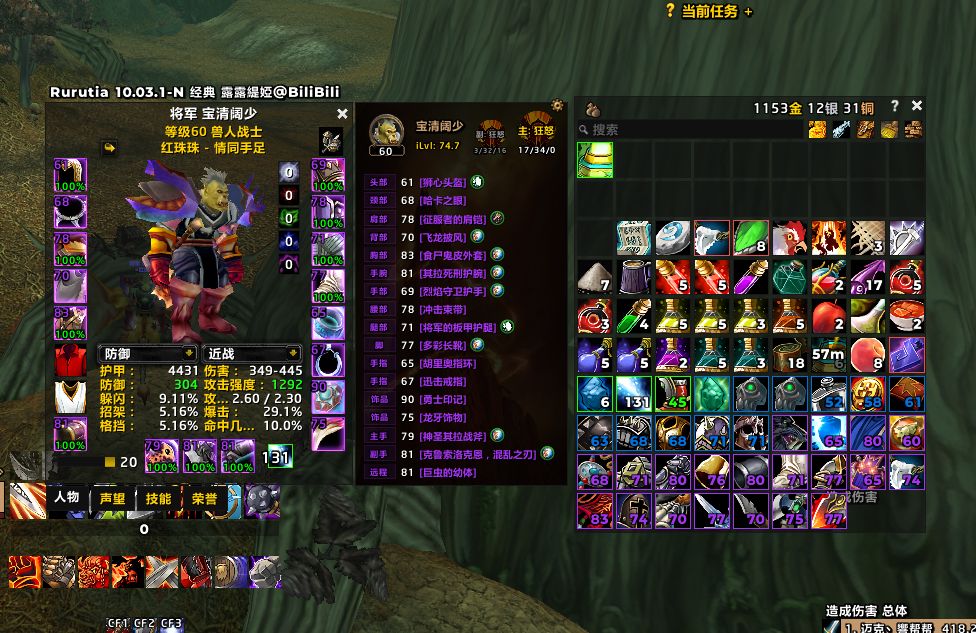Open the 防御 stats dropdown
This screenshot has width=976, height=633.
(149, 353)
